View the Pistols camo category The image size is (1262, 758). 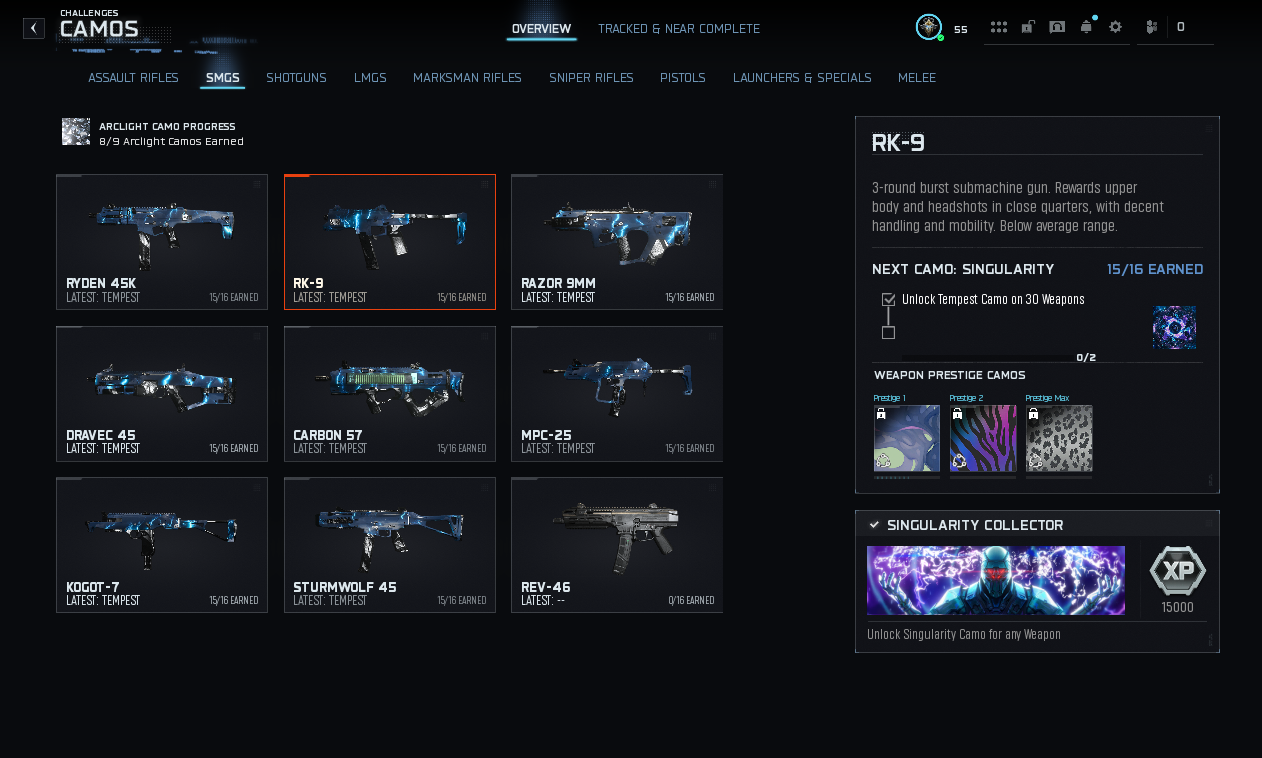(683, 78)
